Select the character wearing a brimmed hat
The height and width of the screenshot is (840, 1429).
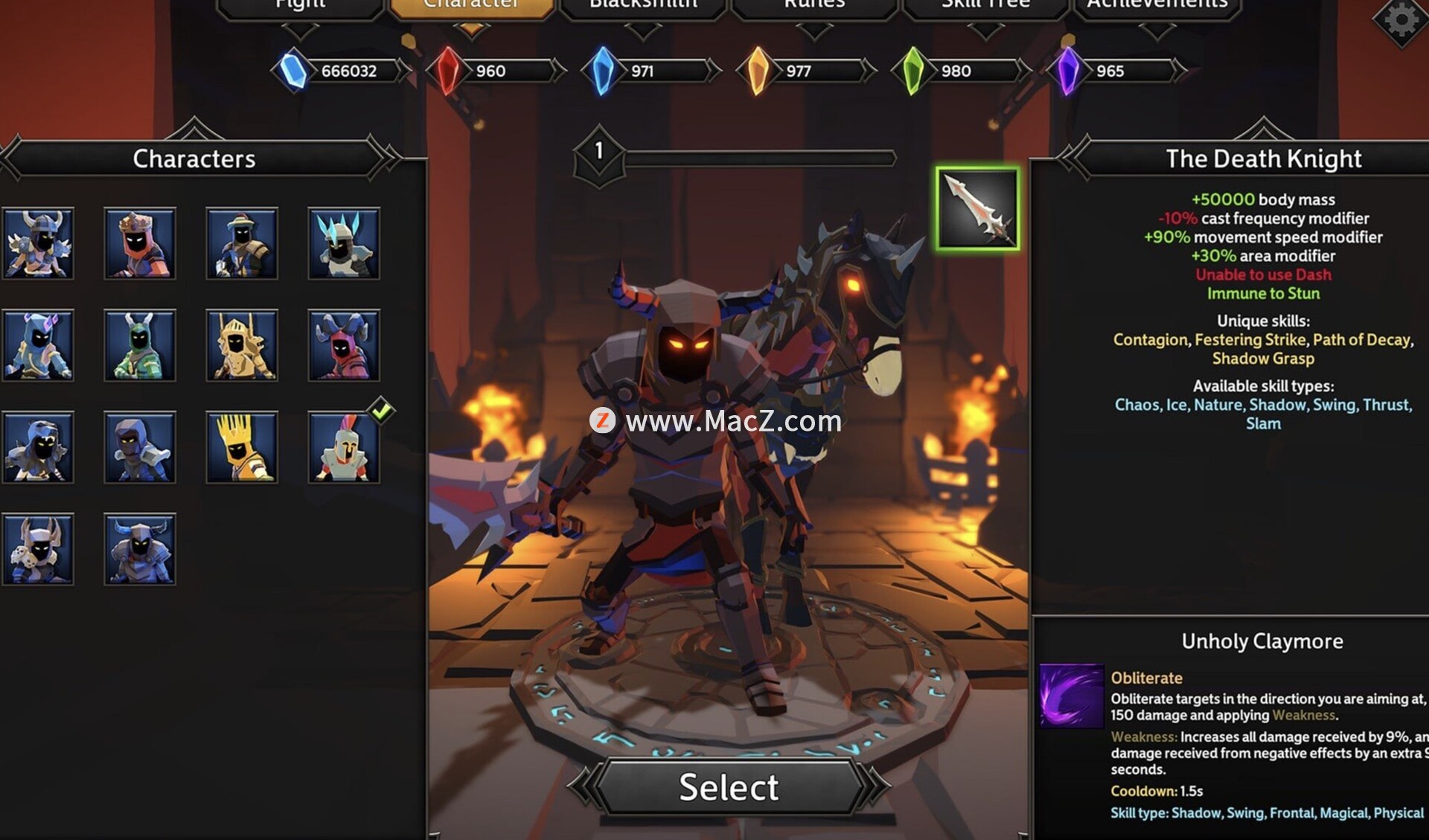pyautogui.click(x=241, y=244)
